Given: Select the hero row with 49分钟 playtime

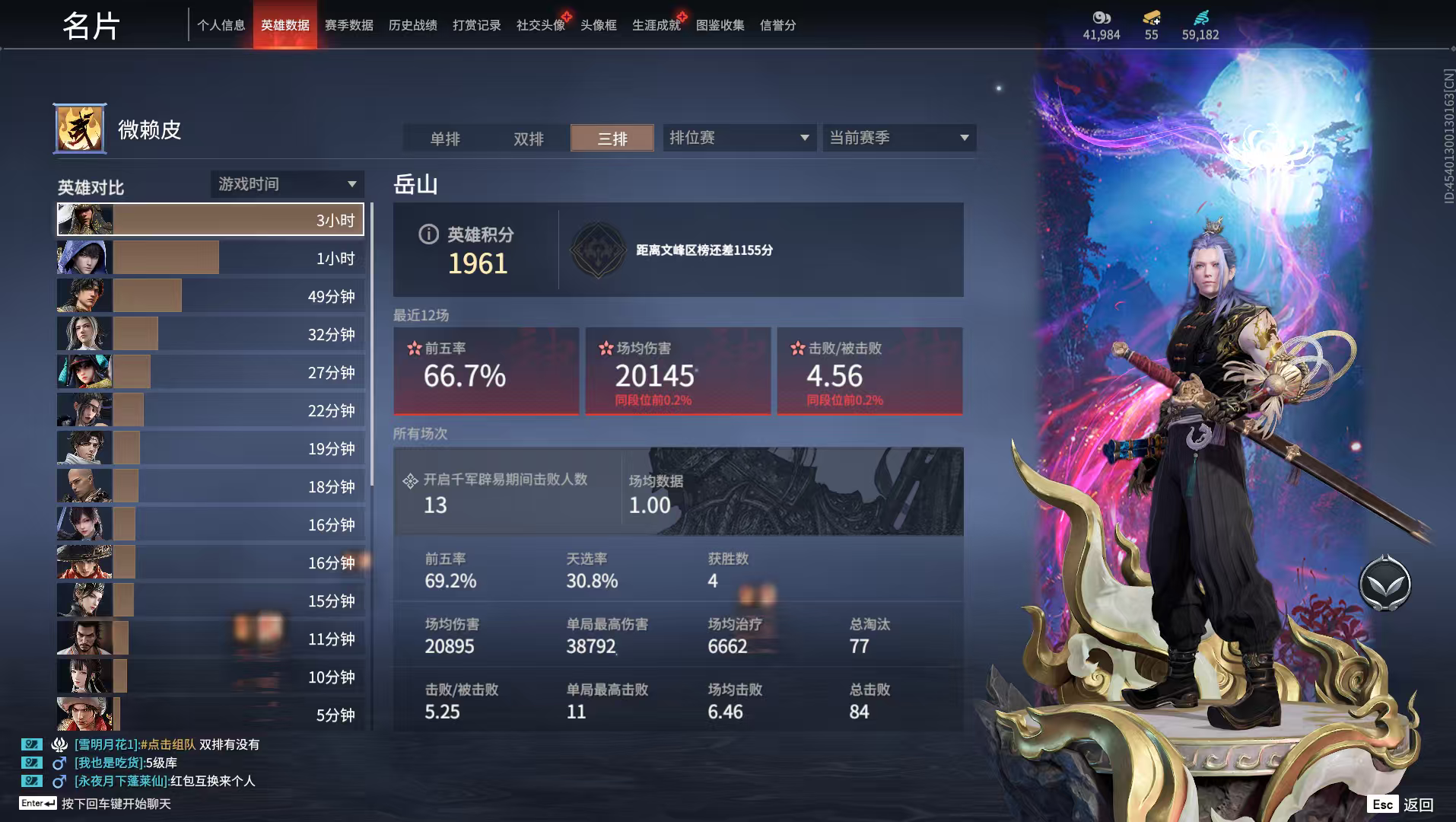Looking at the screenshot, I should [x=210, y=296].
